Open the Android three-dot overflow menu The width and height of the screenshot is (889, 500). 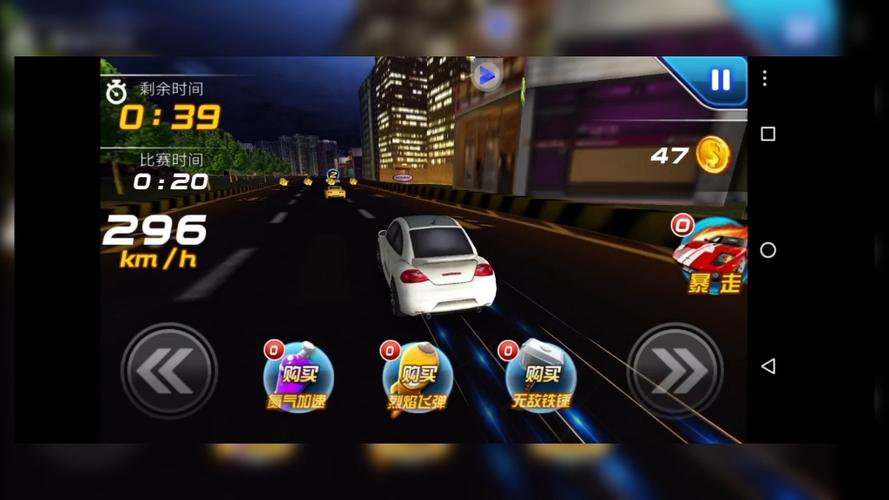coord(765,78)
